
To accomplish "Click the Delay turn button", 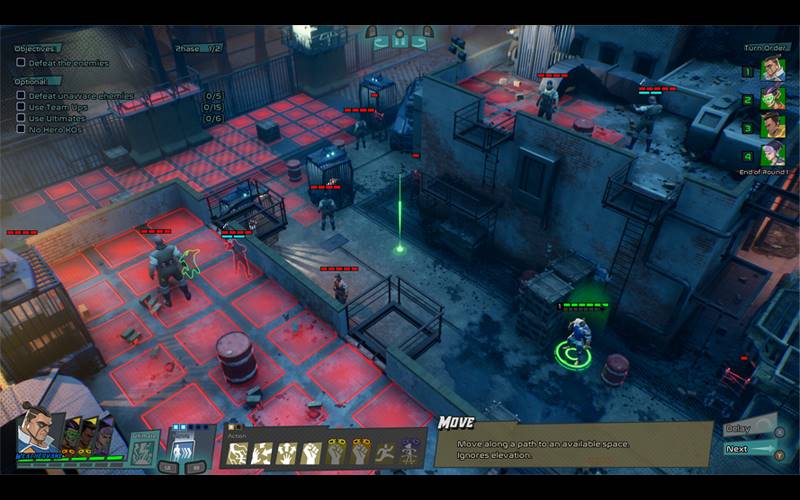I will coord(747,429).
